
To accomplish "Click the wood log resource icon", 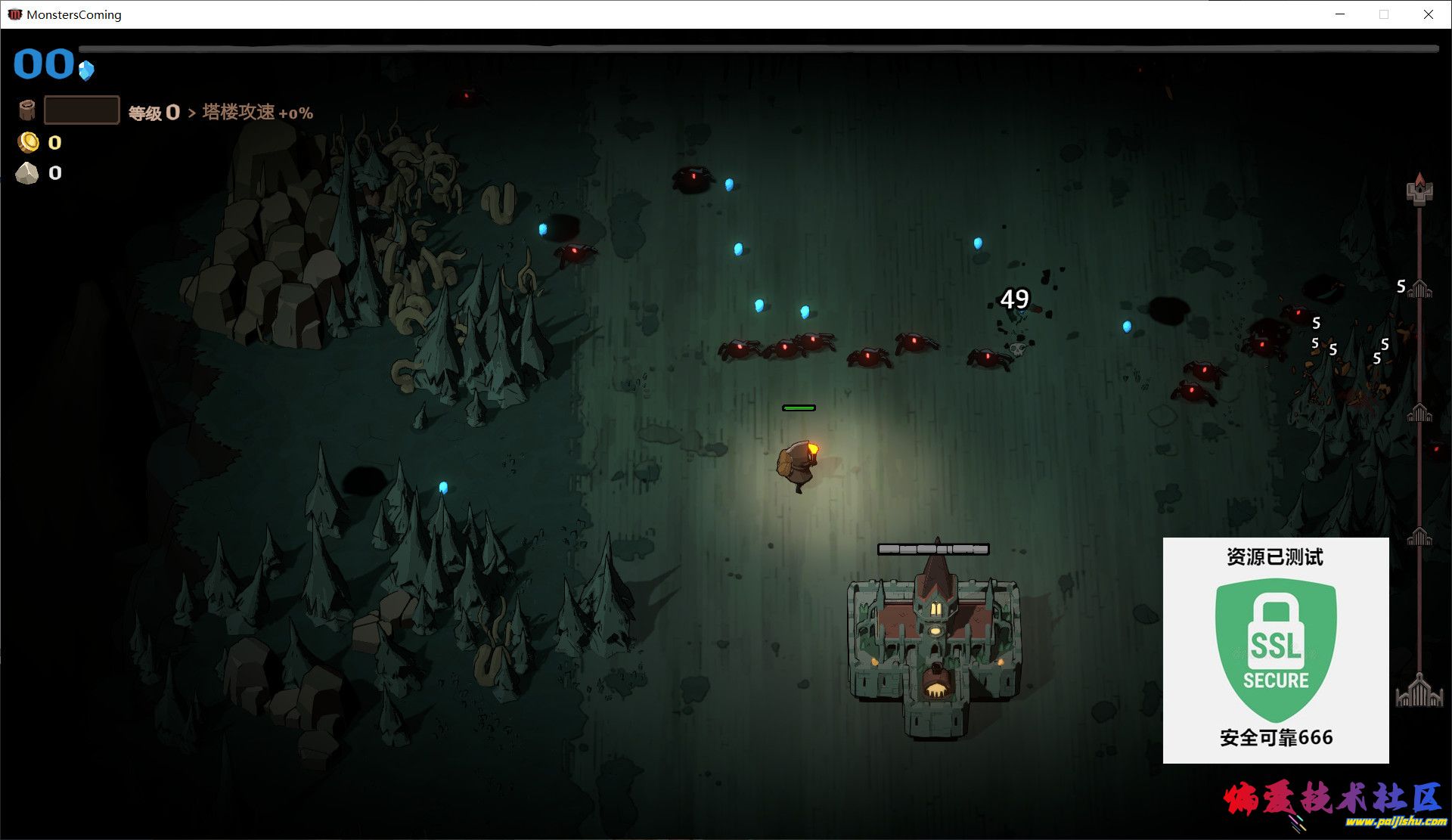I will coord(27,110).
